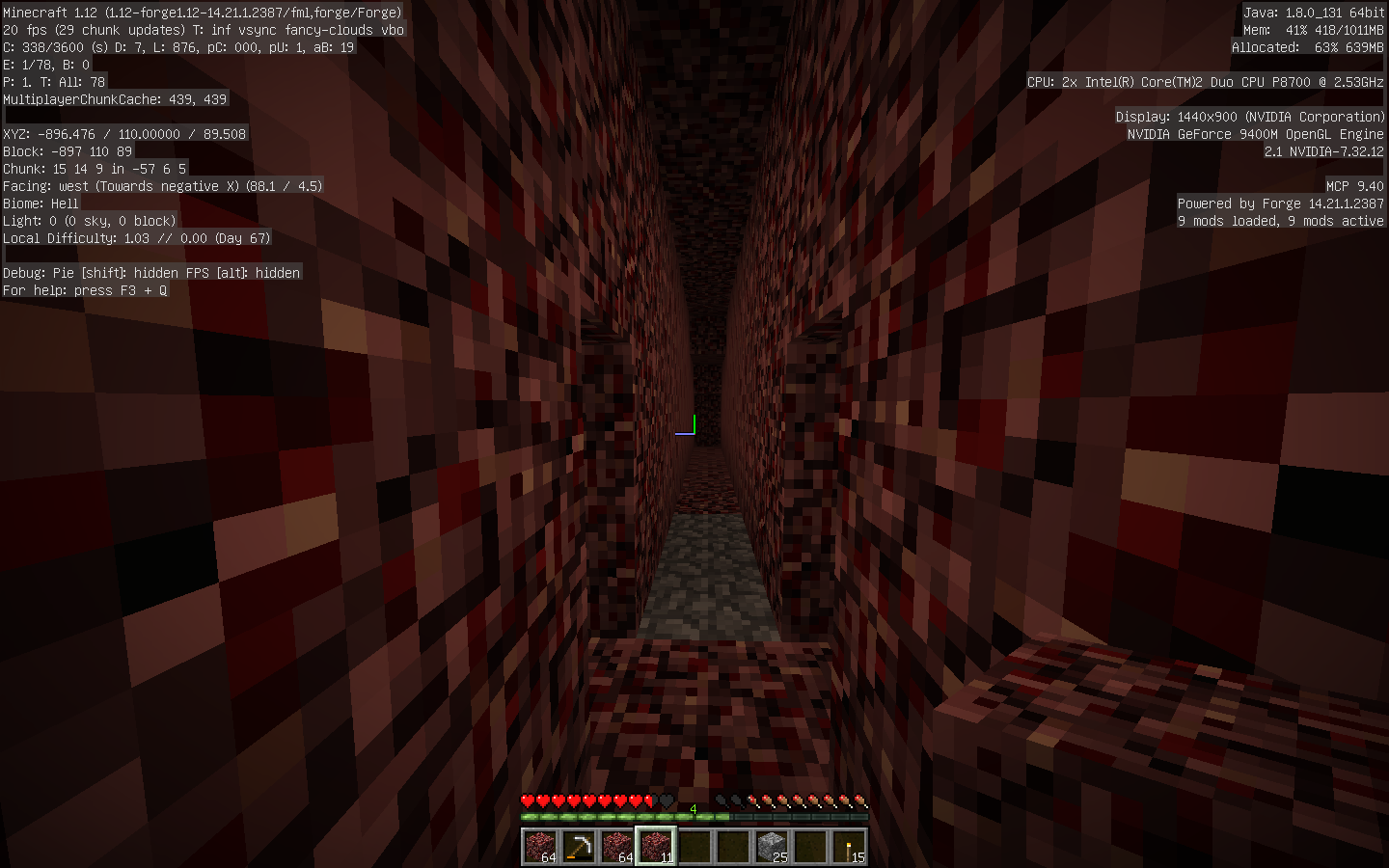1389x868 pixels.
Task: Select the torch stack of 15
Action: pyautogui.click(x=849, y=846)
